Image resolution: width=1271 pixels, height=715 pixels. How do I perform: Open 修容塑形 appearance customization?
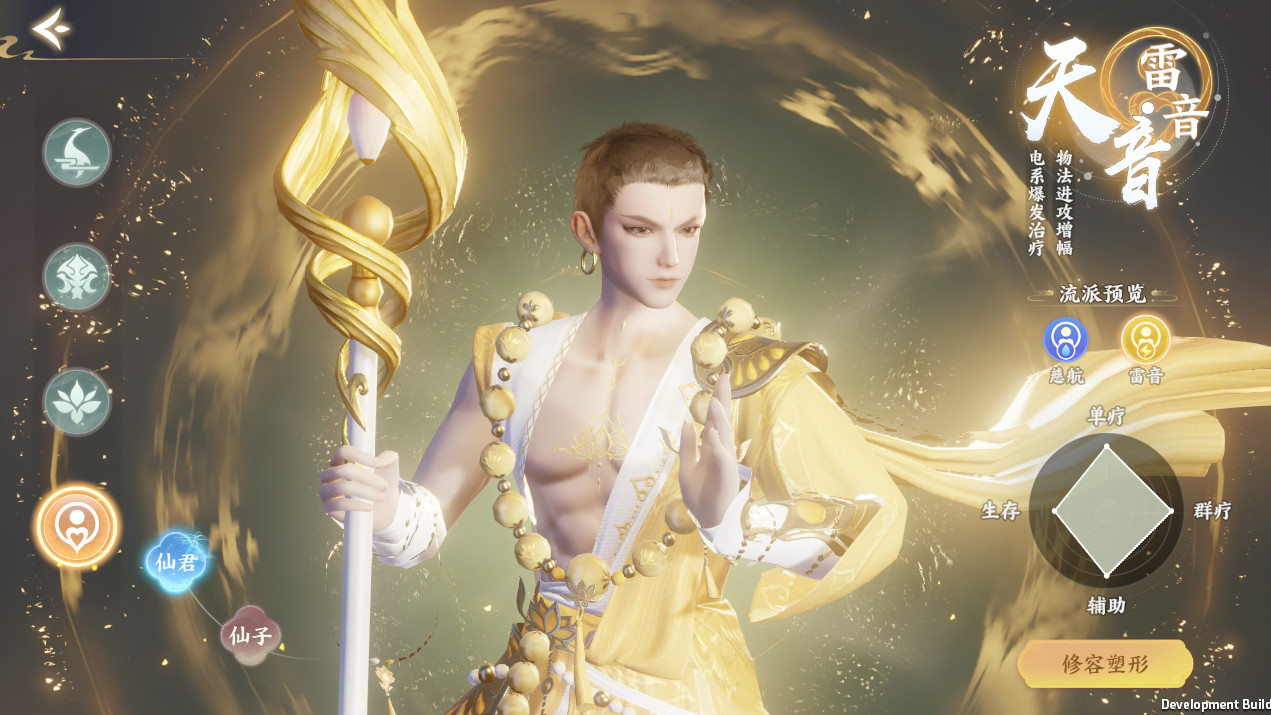(1105, 664)
